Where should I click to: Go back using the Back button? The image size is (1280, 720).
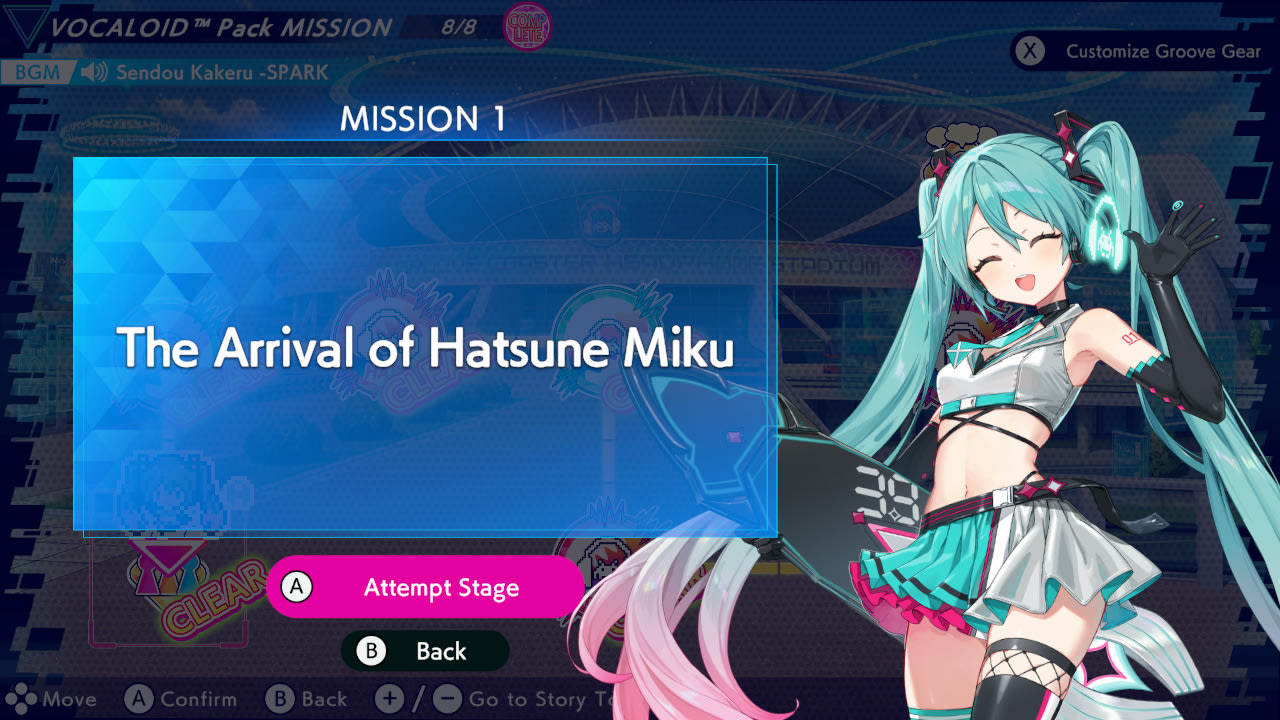[425, 651]
